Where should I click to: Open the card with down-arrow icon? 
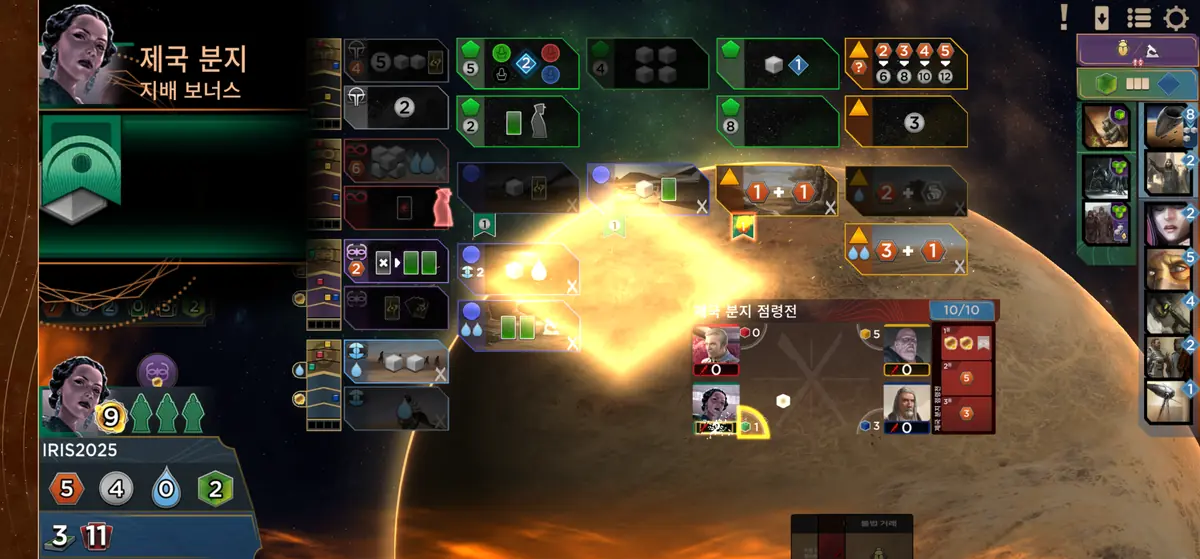point(1101,17)
